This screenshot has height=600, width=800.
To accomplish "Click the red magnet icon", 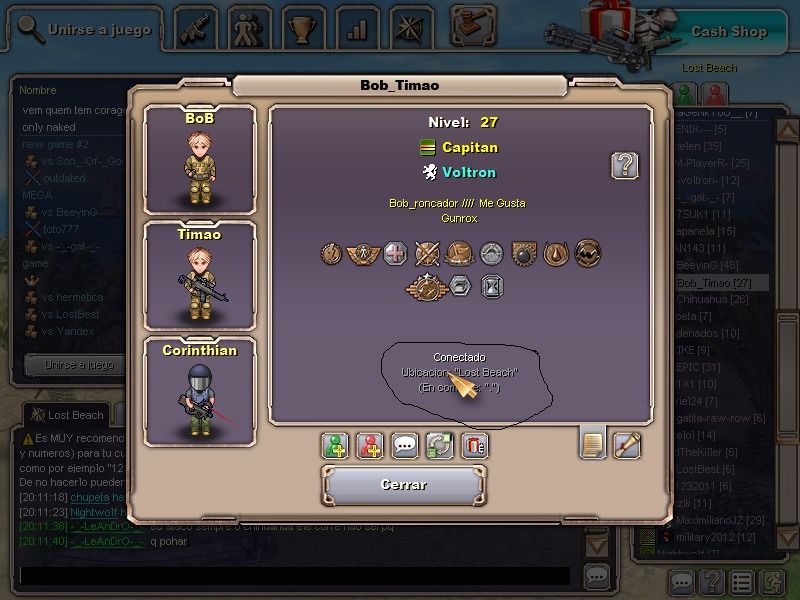I will pos(474,445).
